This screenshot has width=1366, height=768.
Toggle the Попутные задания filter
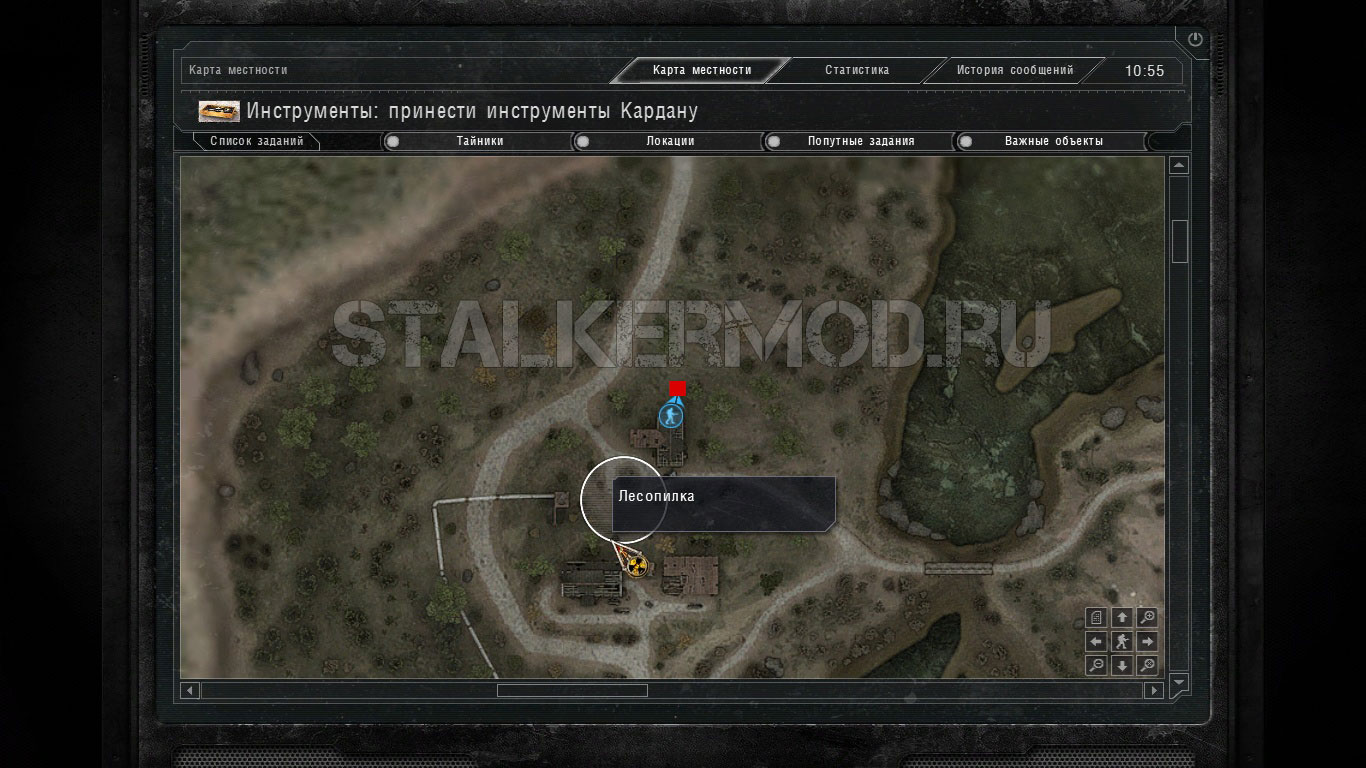(774, 141)
